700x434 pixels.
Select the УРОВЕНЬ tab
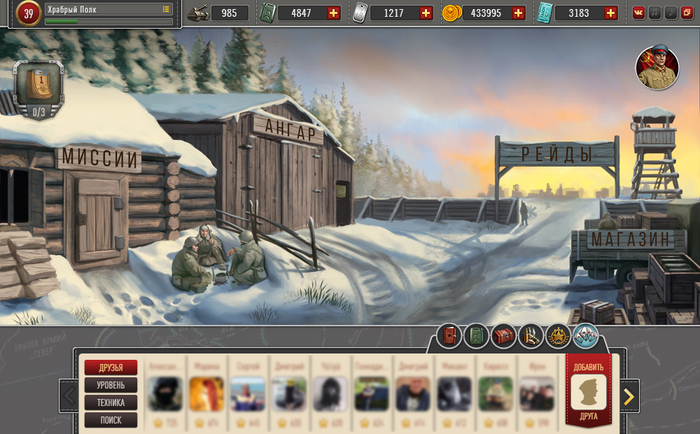(x=111, y=385)
